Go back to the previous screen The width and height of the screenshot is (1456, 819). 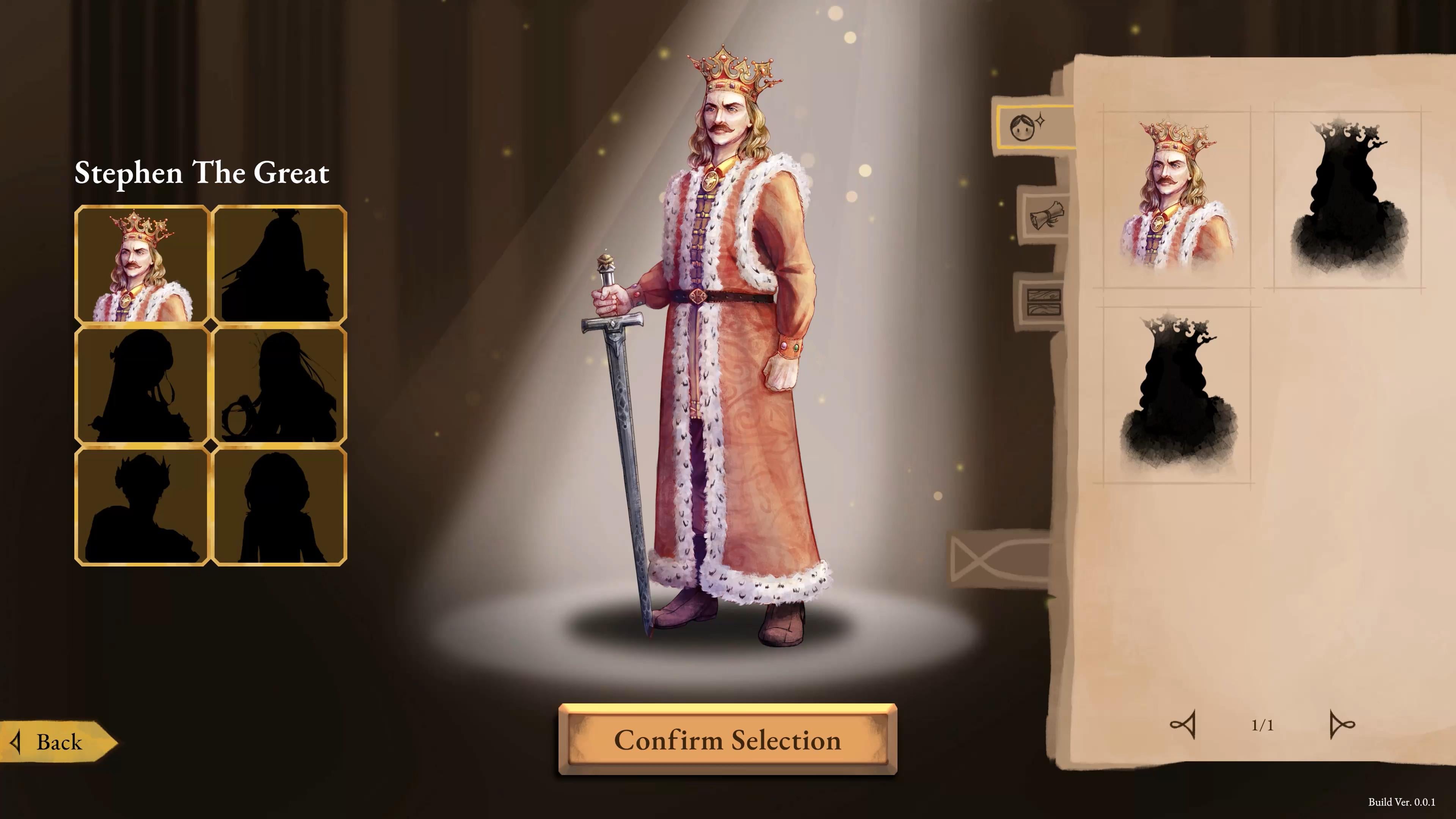click(x=56, y=742)
